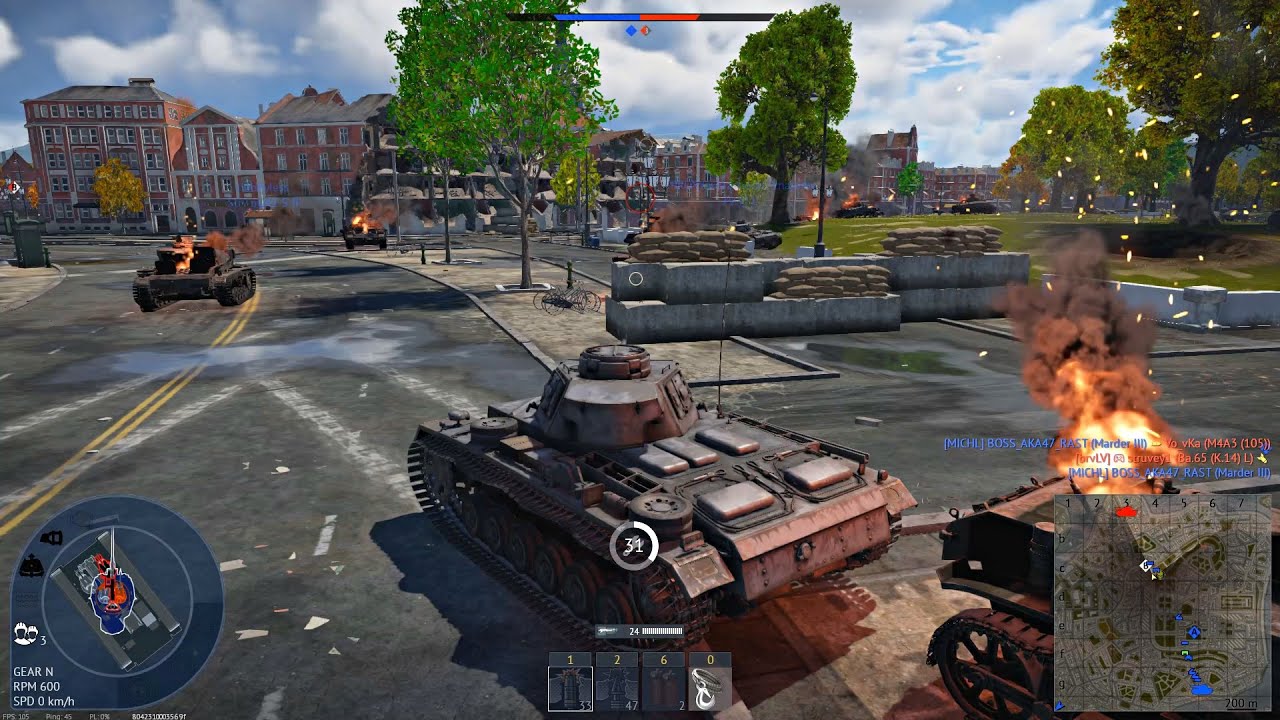Click capture point B on the minimap

point(1145,566)
